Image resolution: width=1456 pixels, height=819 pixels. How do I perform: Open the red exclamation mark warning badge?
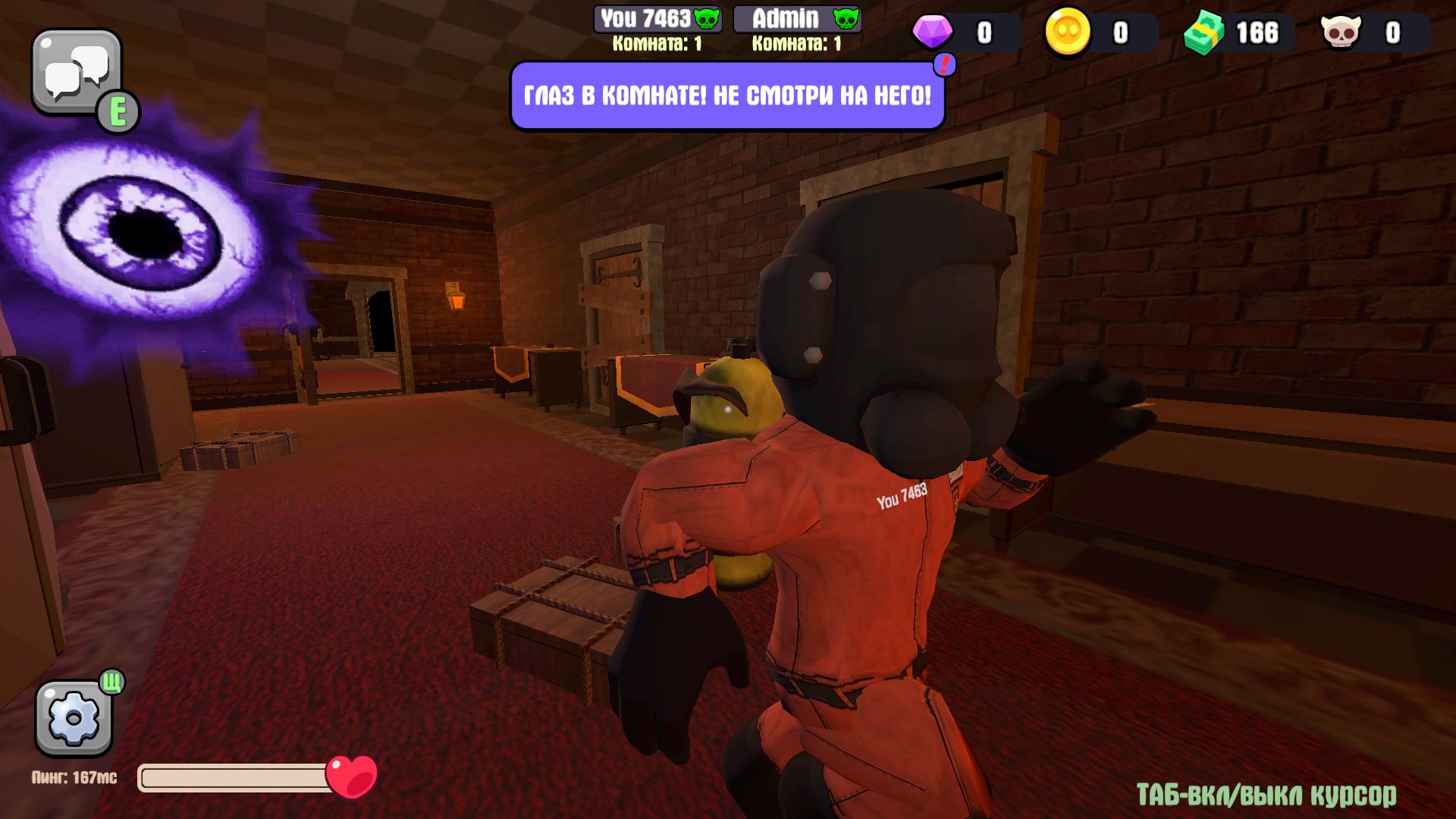pos(943,66)
